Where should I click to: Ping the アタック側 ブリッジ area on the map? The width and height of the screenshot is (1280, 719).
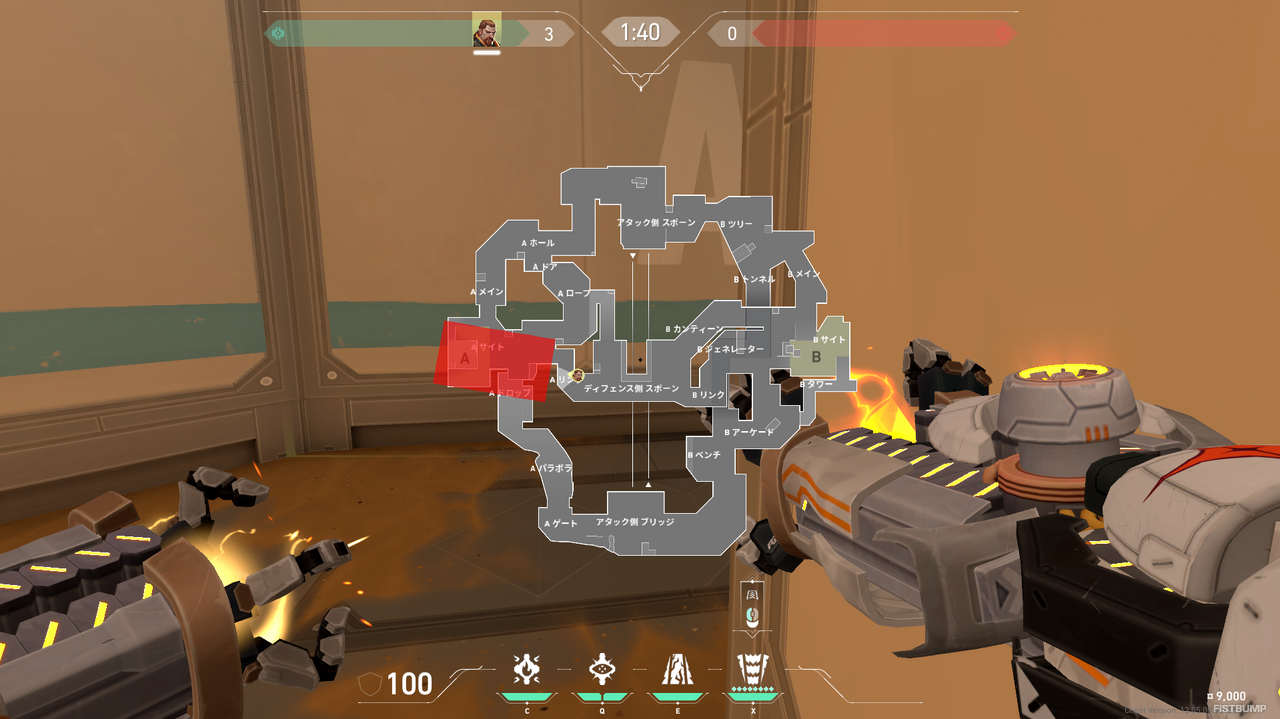tap(635, 522)
